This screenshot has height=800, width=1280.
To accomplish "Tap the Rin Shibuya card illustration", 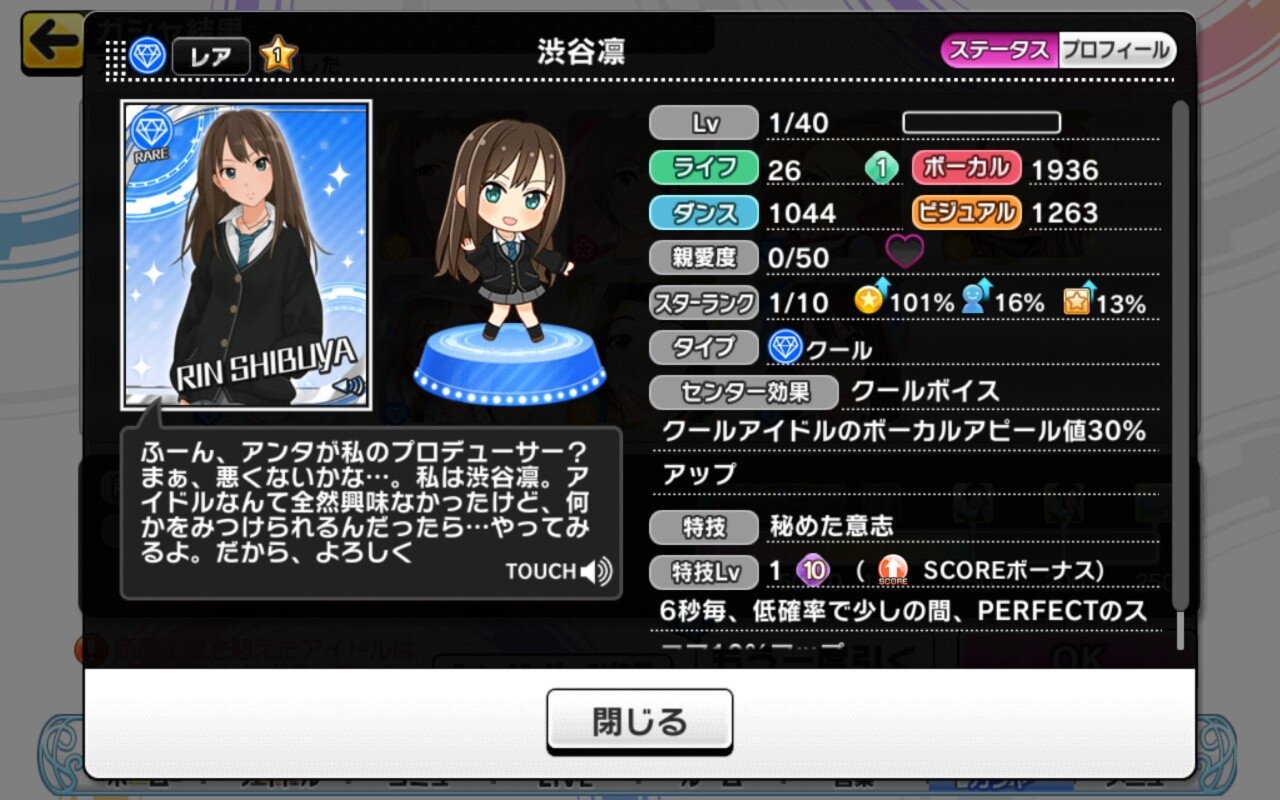I will click(x=246, y=255).
